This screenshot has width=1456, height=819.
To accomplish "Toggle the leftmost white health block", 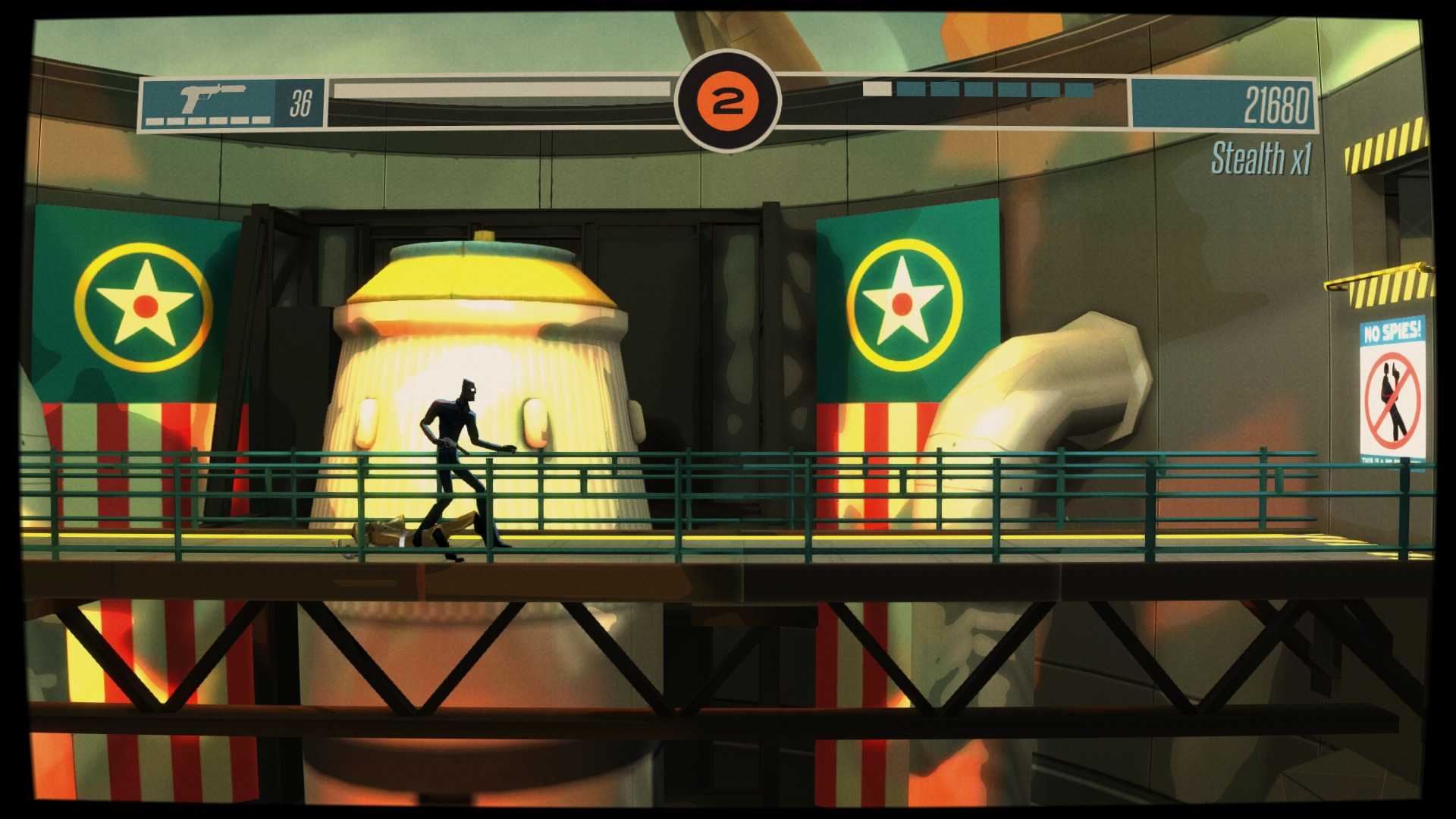I will [877, 88].
